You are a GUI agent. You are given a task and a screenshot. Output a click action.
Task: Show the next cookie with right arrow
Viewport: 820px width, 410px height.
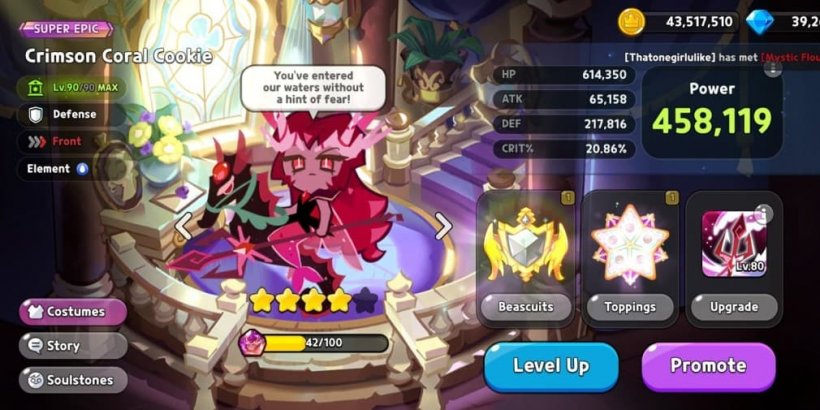click(442, 226)
